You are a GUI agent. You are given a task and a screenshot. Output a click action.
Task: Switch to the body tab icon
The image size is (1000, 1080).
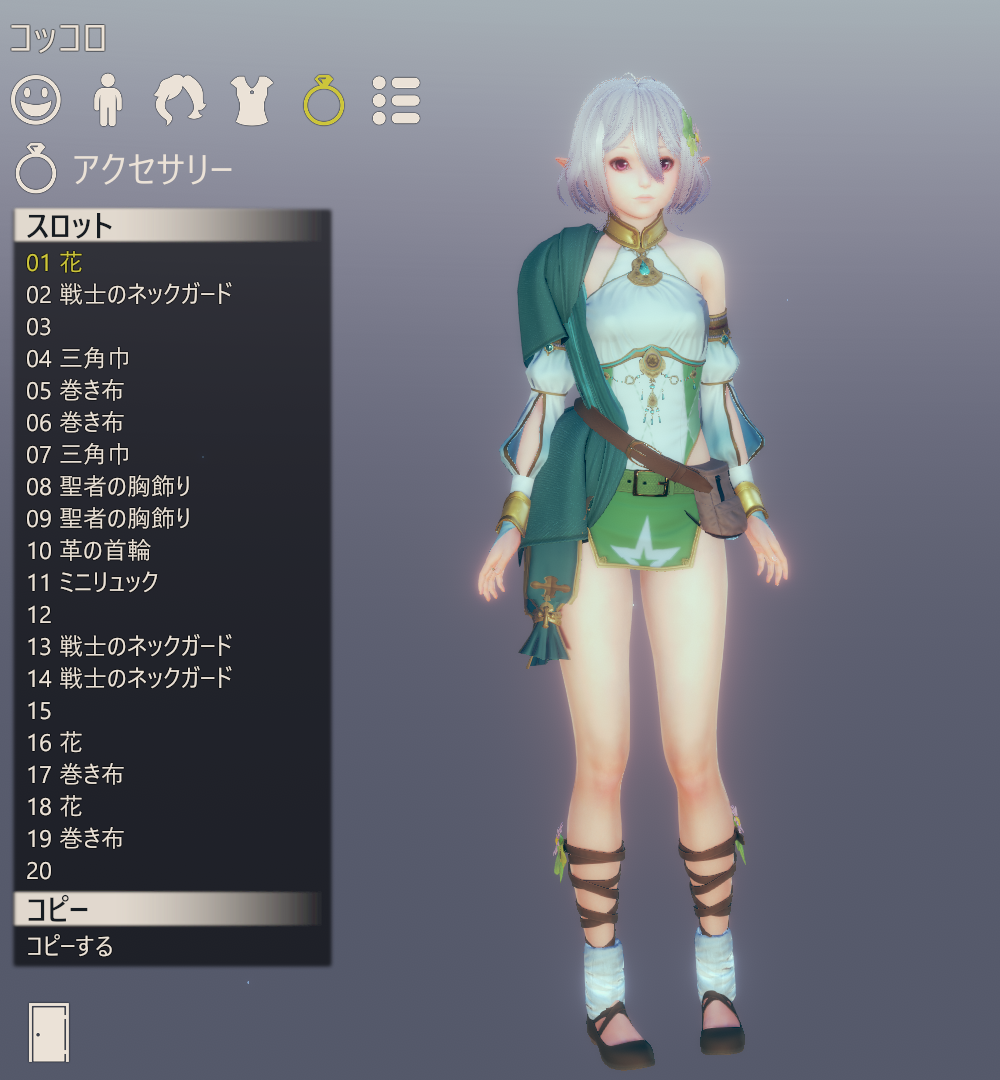tap(106, 100)
